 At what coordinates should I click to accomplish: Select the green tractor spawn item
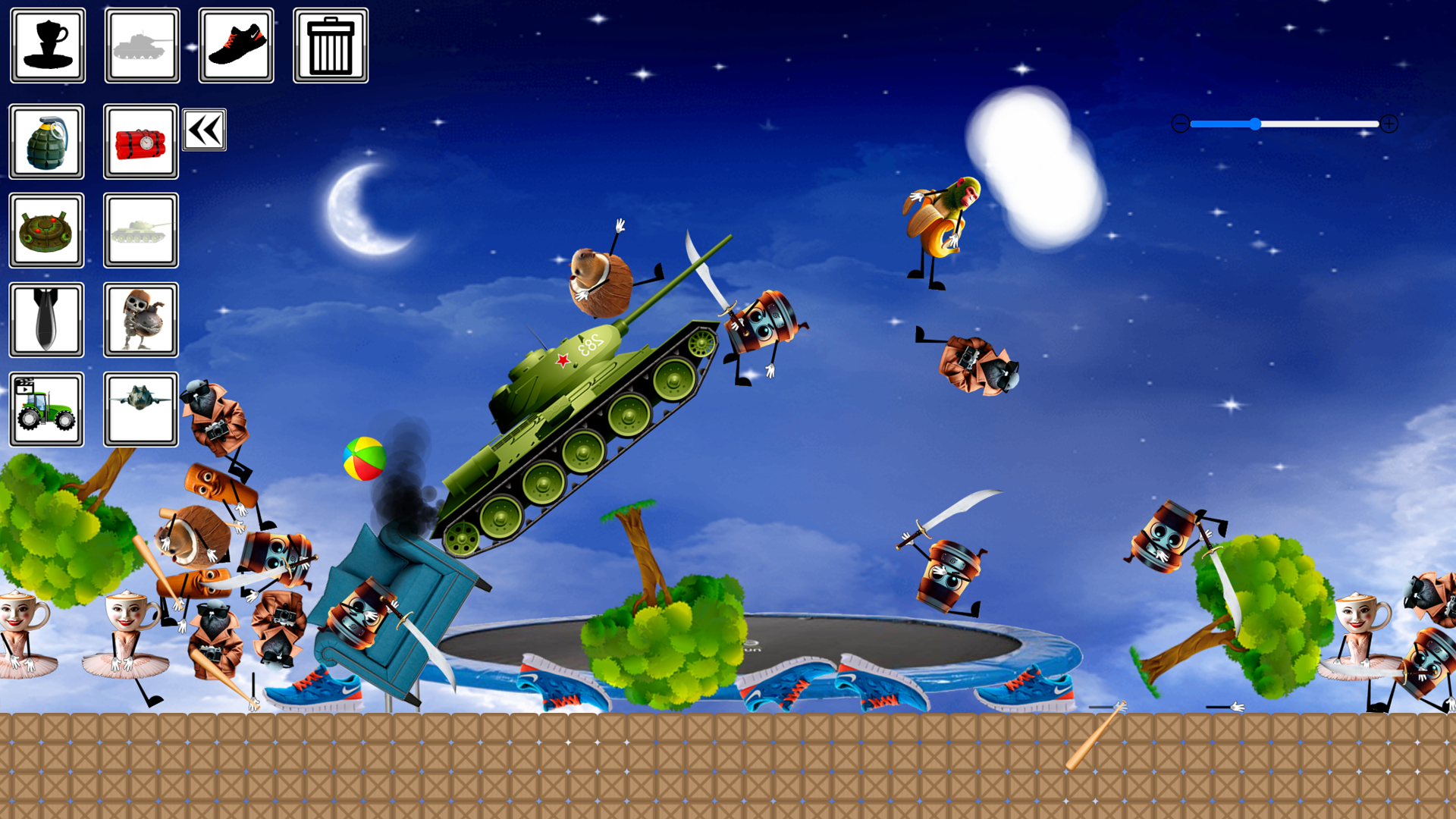tap(46, 408)
